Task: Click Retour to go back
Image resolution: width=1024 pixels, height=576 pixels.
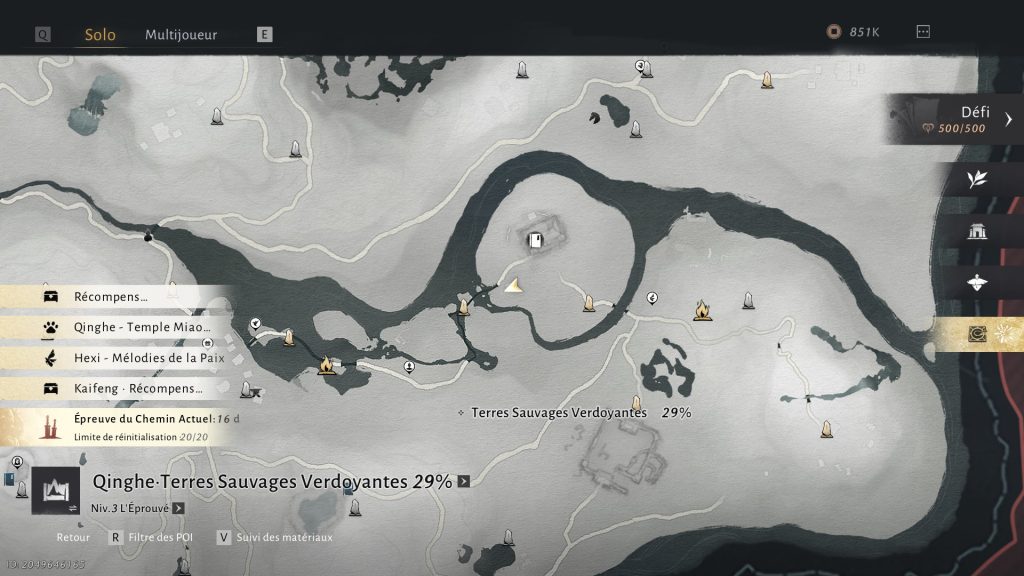Action: coord(73,538)
